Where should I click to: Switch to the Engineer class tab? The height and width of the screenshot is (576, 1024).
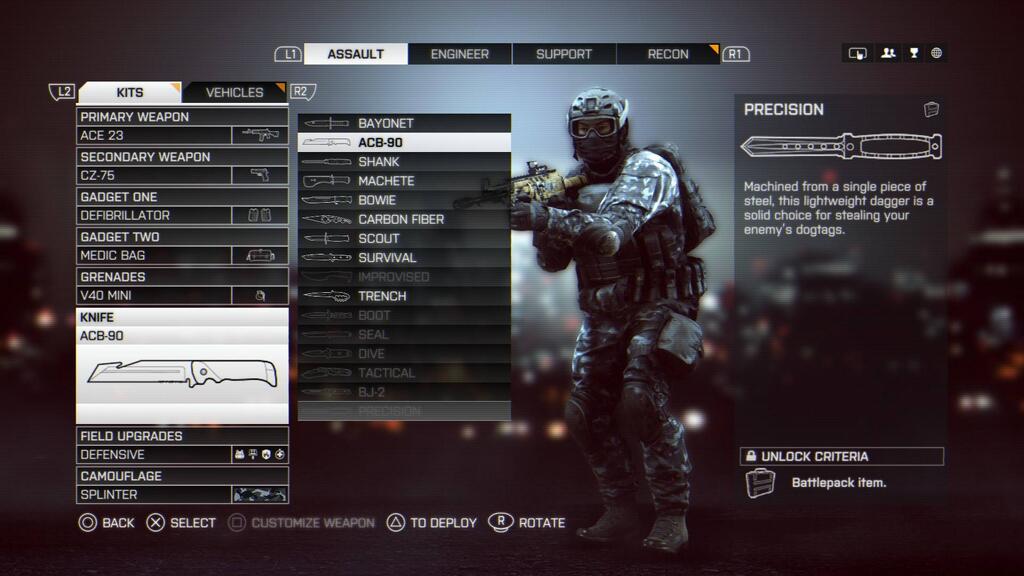click(x=460, y=54)
